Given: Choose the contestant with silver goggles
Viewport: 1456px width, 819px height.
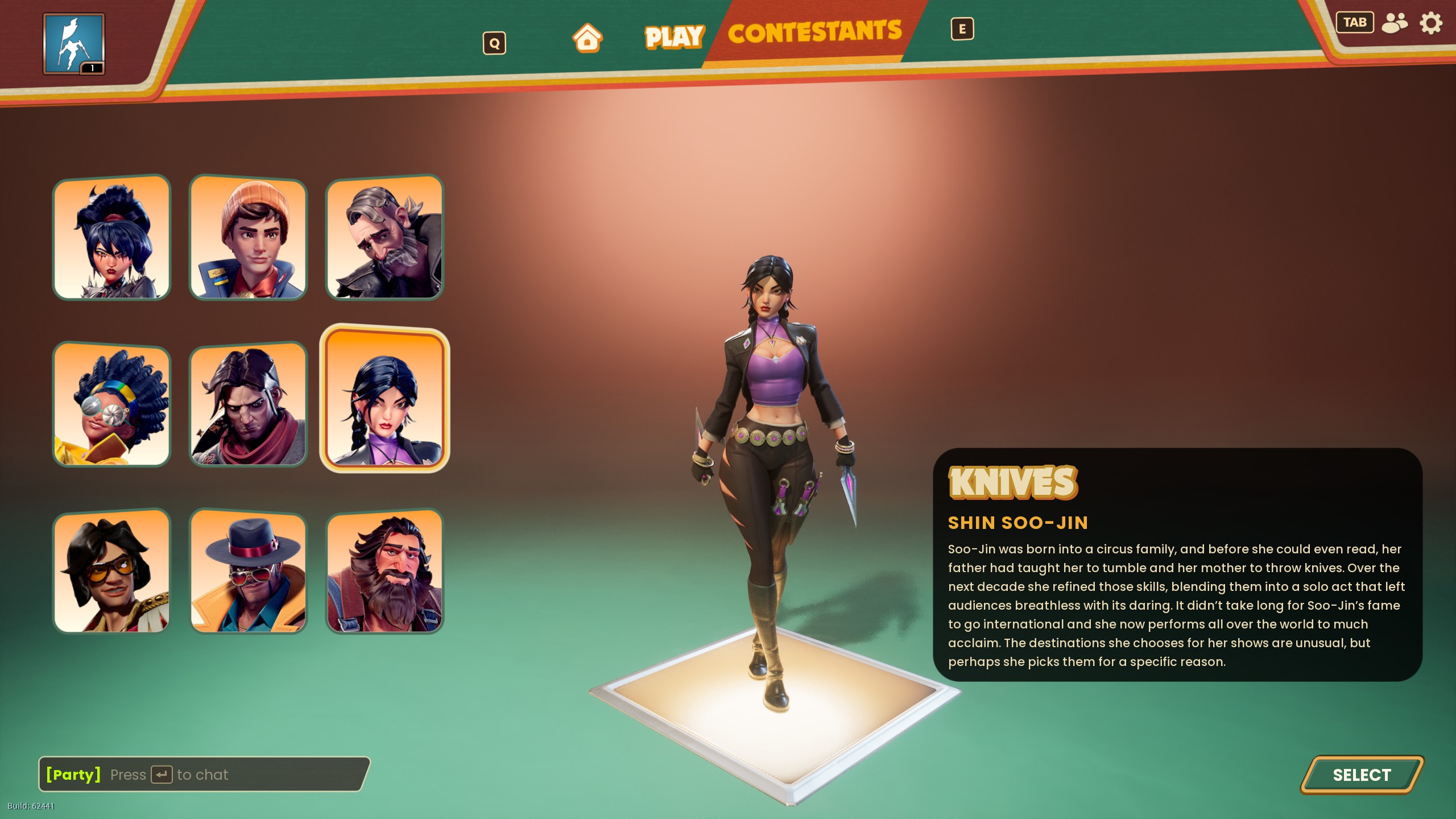Looking at the screenshot, I should click(111, 404).
